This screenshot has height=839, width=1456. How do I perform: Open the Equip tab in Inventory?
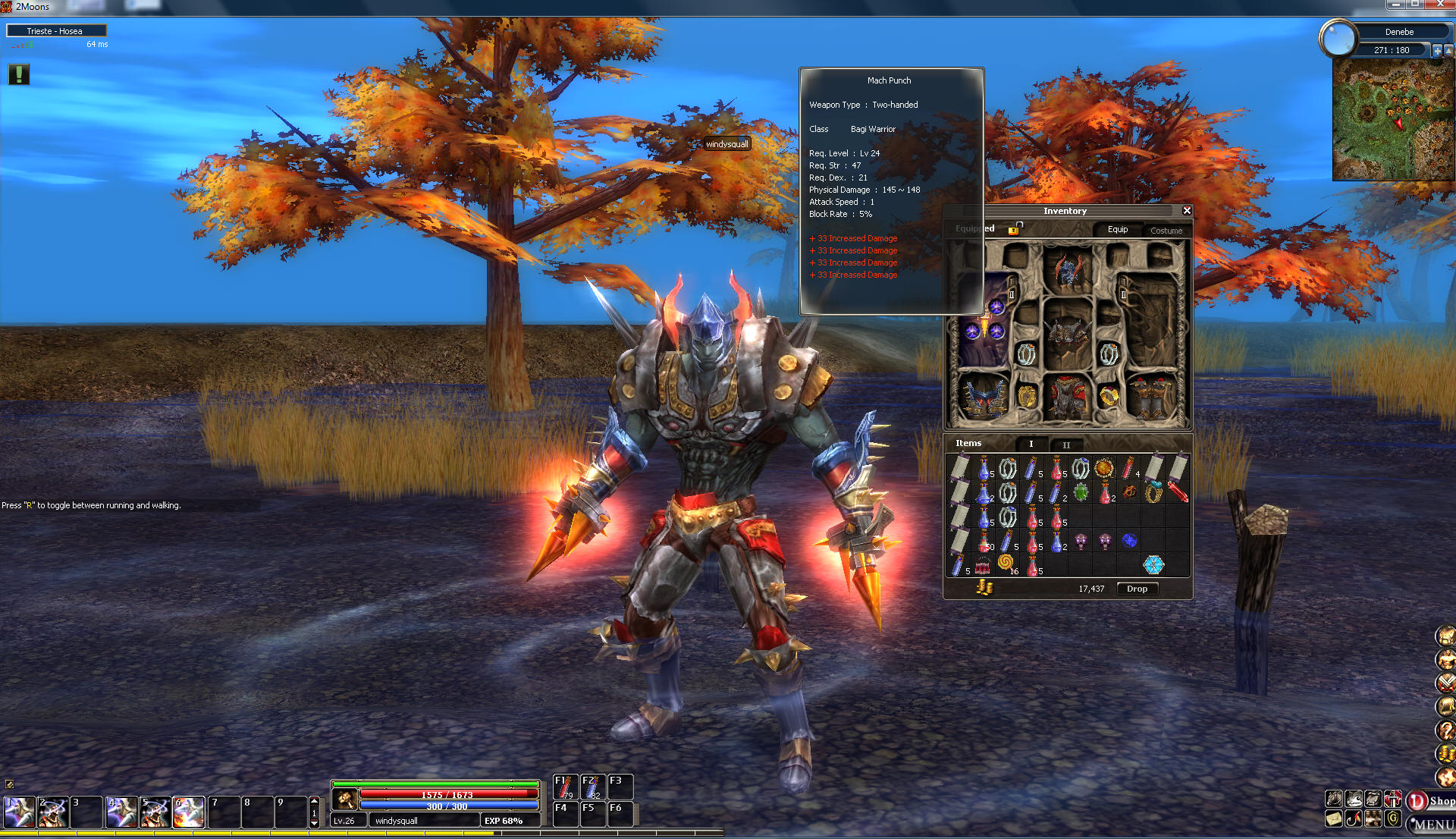[1117, 230]
